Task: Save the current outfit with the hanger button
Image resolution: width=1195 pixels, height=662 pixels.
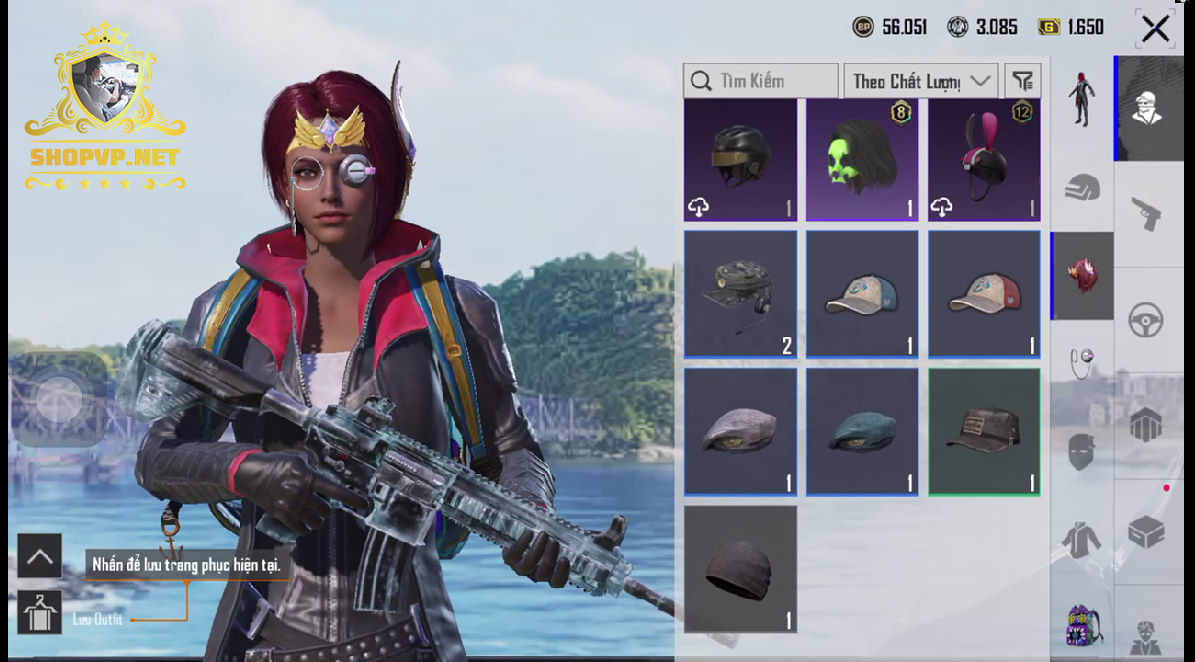Action: pos(40,613)
